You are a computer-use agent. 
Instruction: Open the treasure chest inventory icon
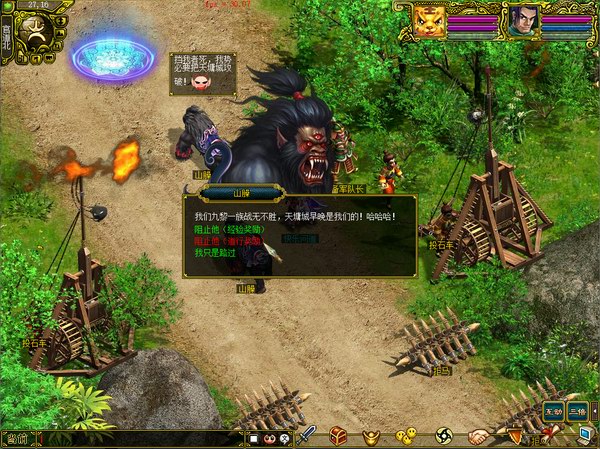click(x=338, y=436)
